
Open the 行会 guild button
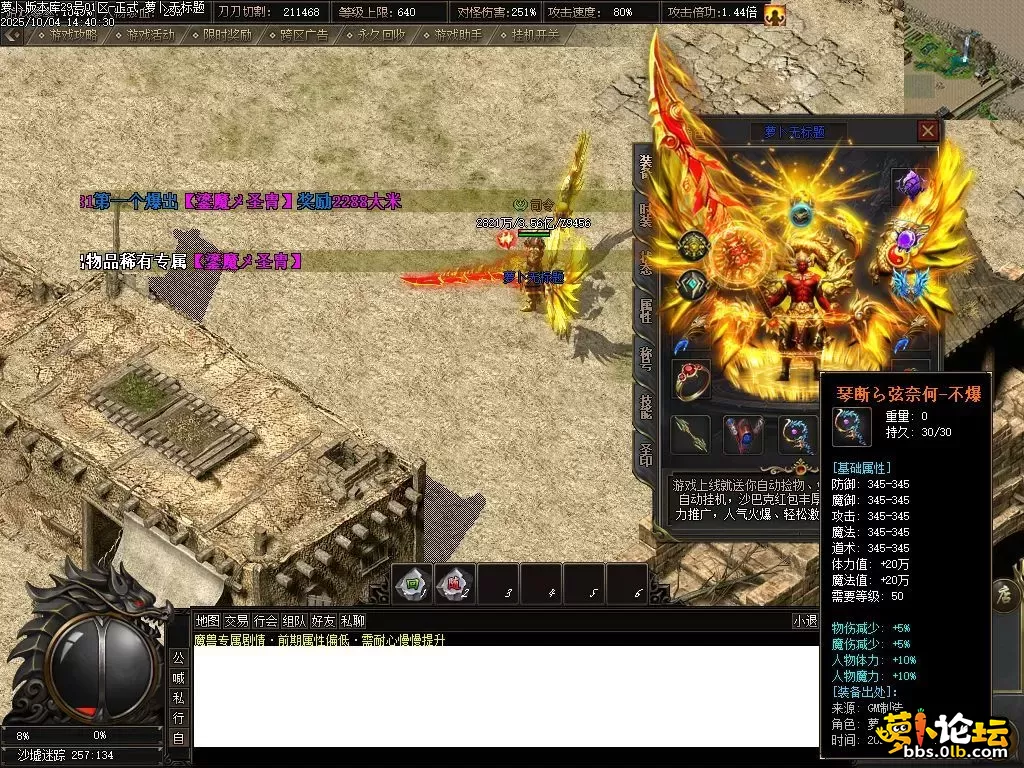tap(265, 621)
